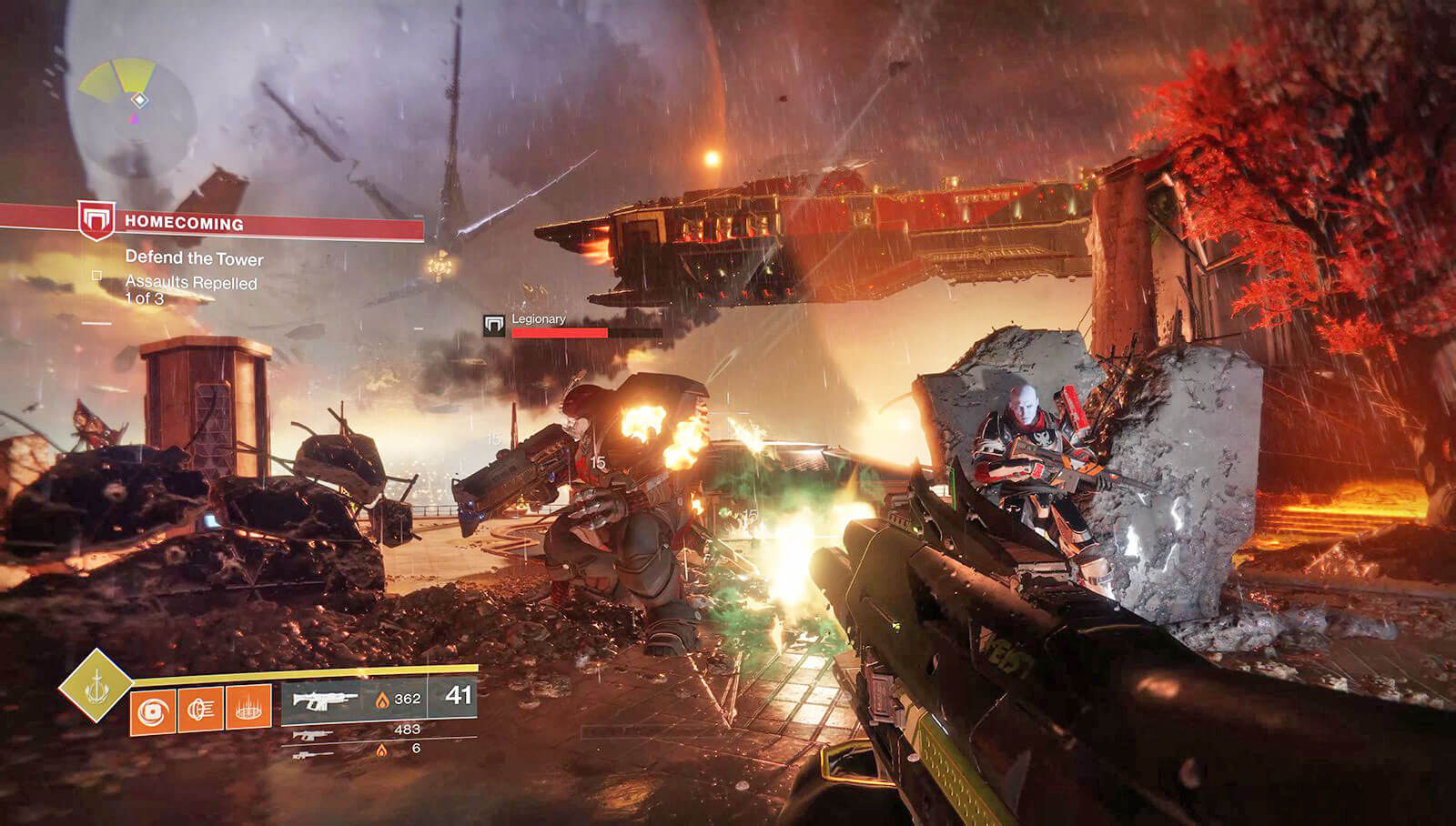Click the 1 of 3 progress counter
Image resolution: width=1456 pixels, height=826 pixels.
[150, 296]
